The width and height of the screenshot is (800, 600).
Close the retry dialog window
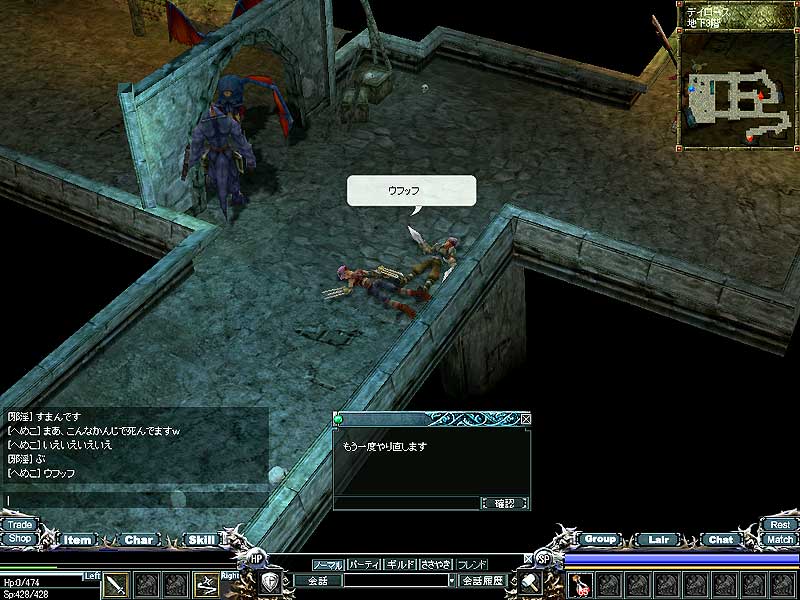click(x=526, y=419)
